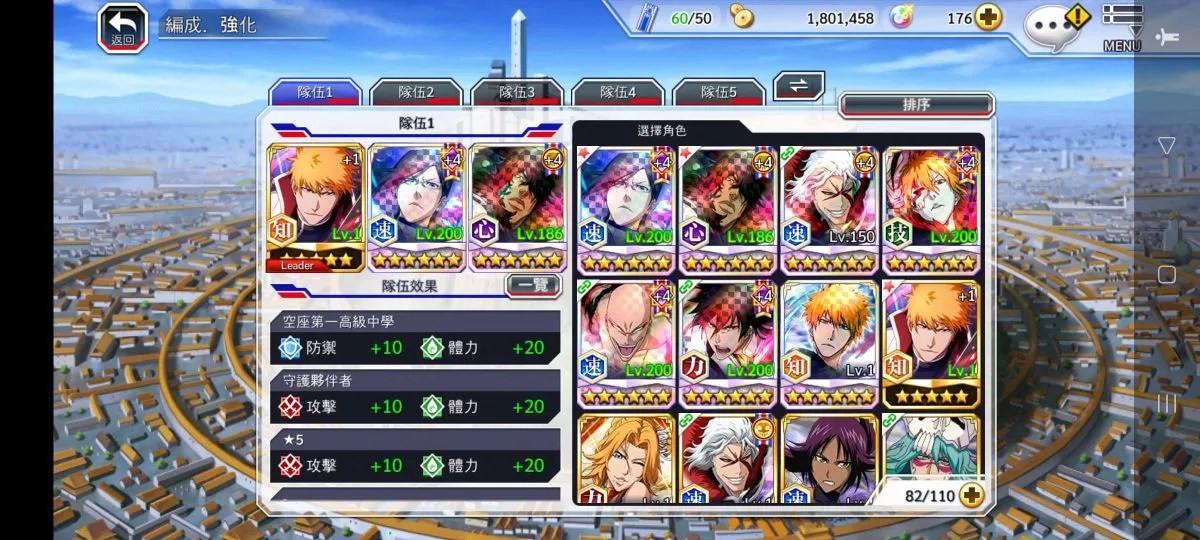Add more spirit orbs with plus button
Viewport: 1200px width, 540px height.
pyautogui.click(x=989, y=18)
